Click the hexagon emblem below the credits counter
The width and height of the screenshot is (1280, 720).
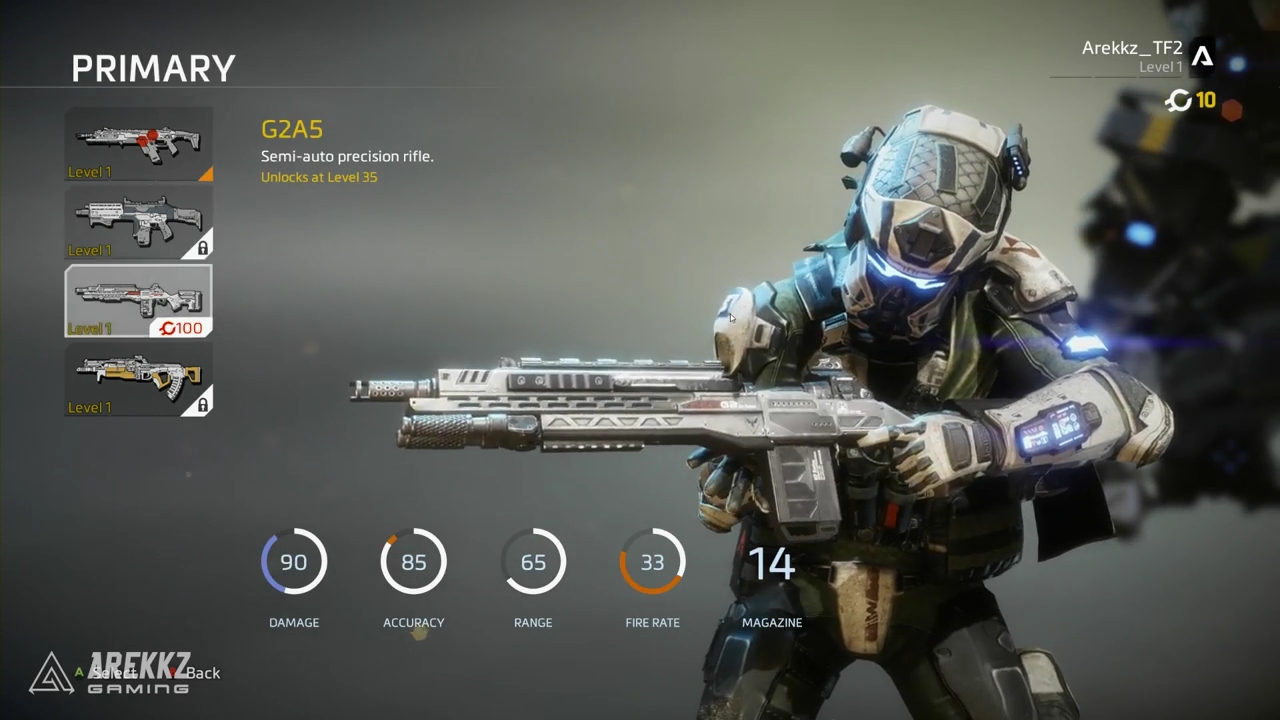(x=1232, y=108)
